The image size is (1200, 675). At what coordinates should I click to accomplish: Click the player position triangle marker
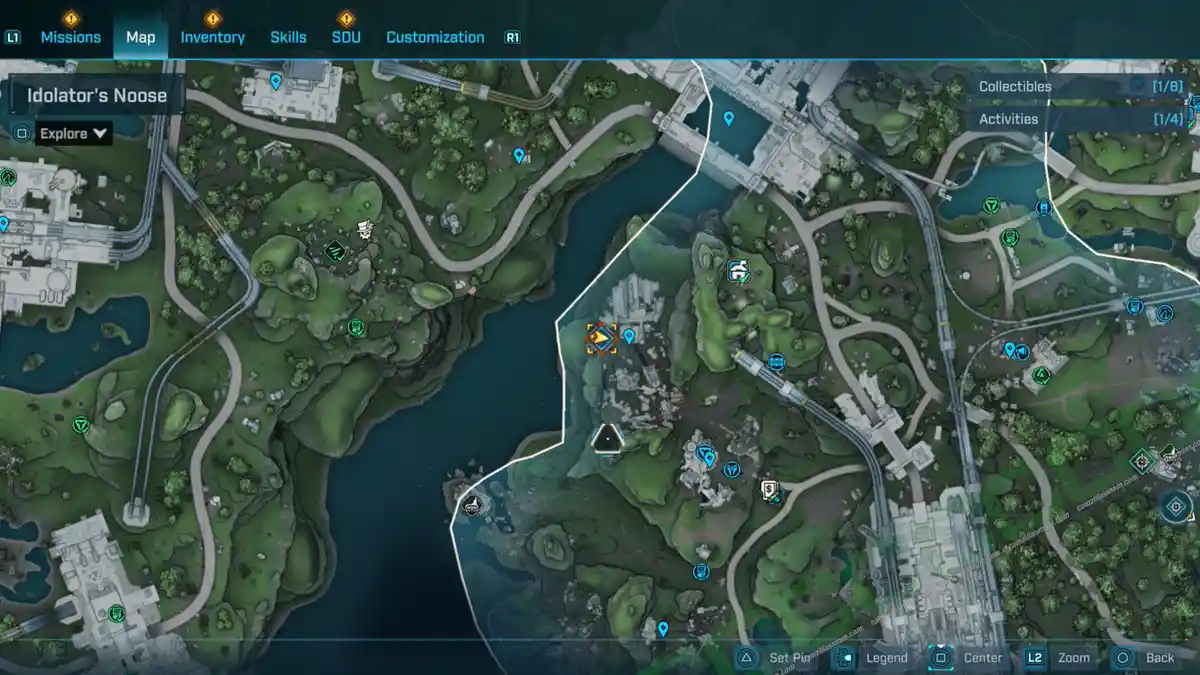tap(607, 438)
